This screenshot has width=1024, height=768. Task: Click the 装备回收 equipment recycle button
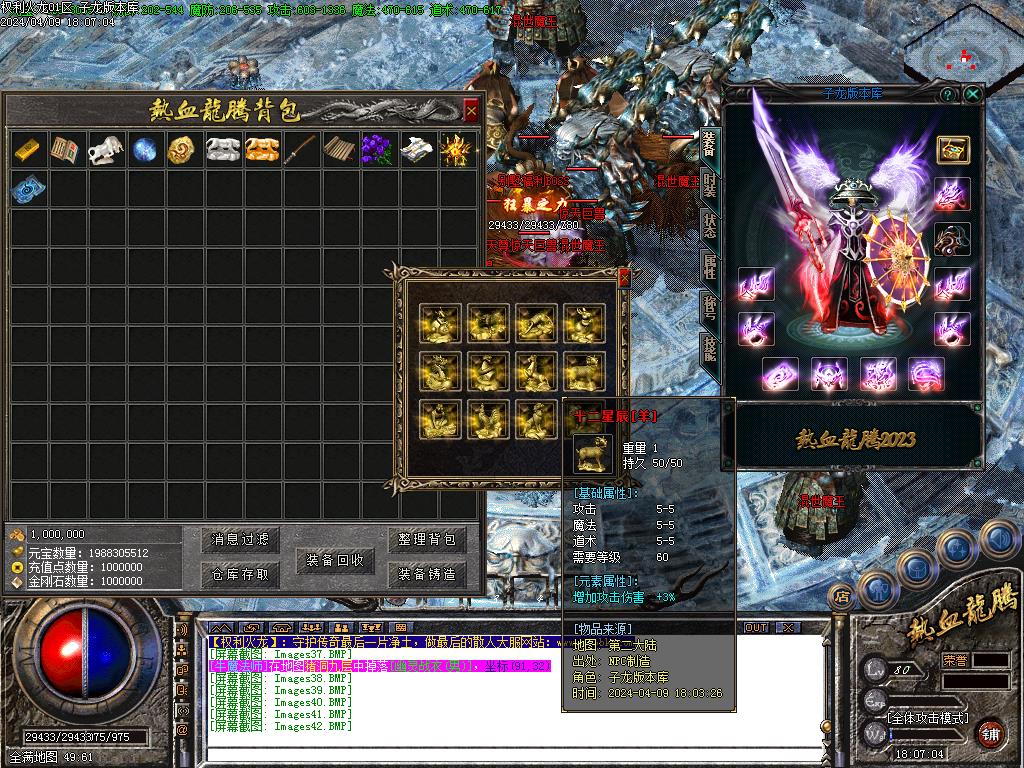(335, 560)
